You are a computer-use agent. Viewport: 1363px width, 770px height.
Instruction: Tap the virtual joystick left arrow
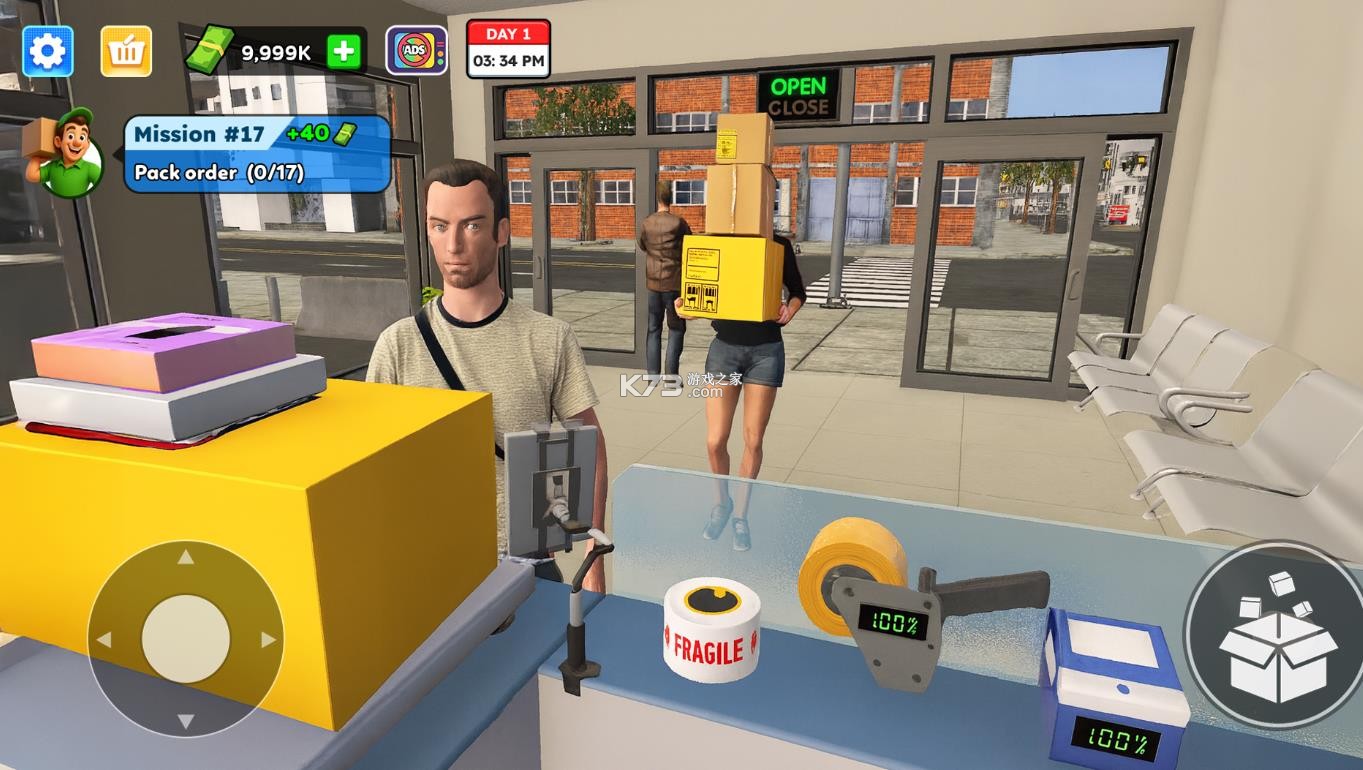point(103,640)
